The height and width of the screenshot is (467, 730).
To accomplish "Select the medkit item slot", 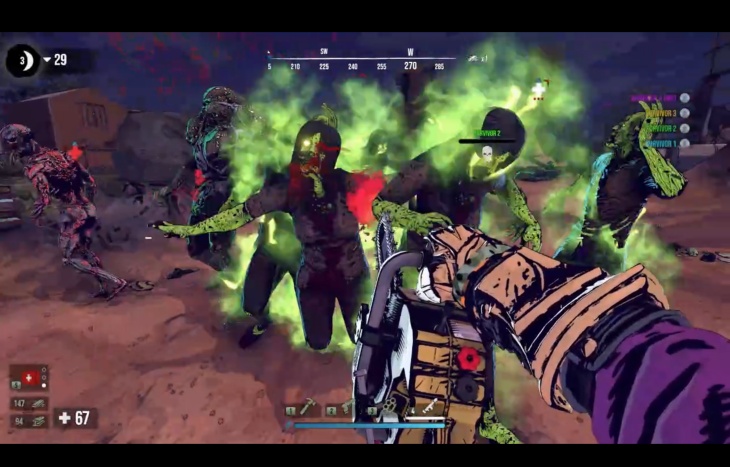I will 29,377.
